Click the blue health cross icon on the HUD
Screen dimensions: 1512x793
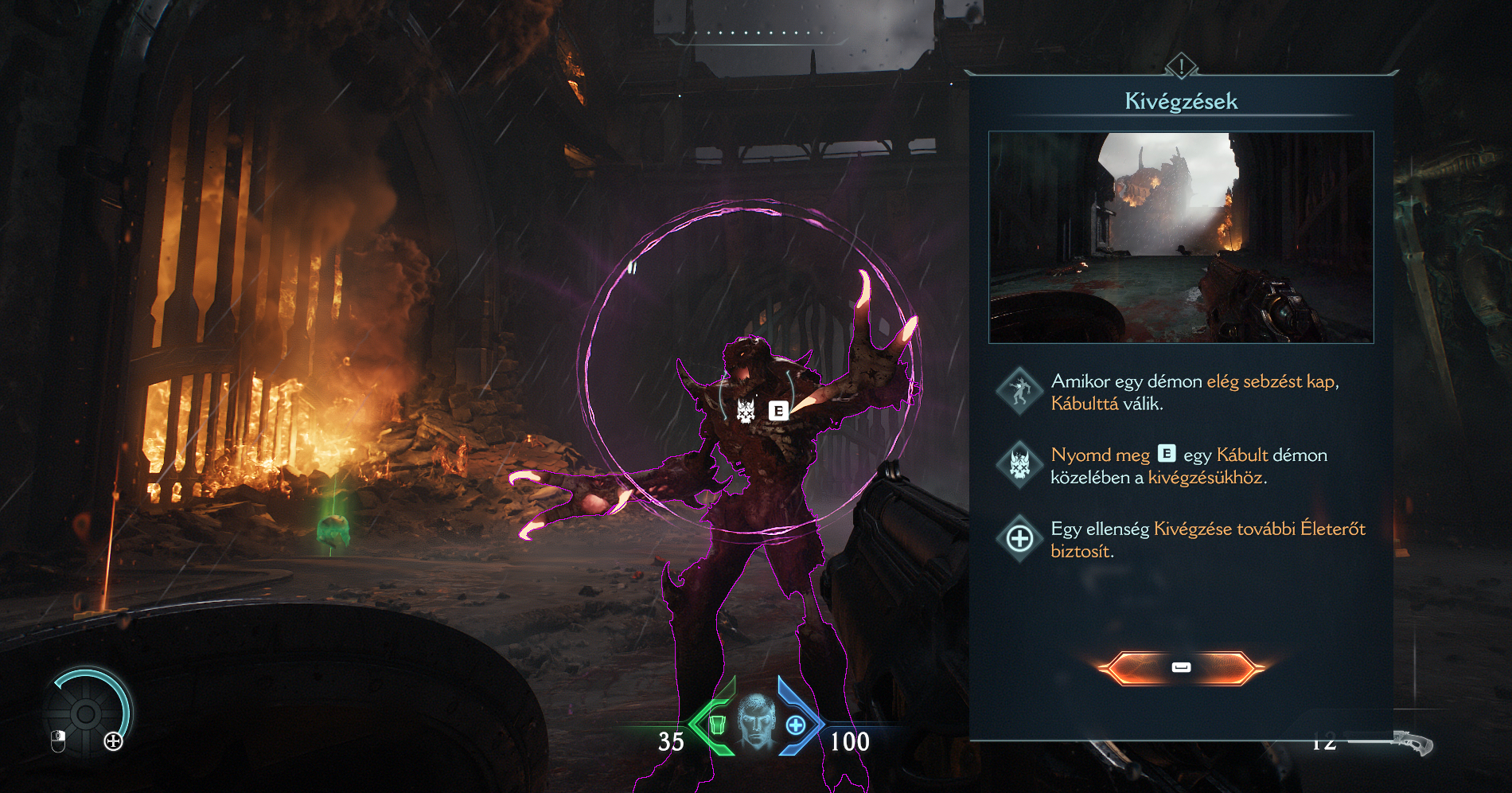click(x=795, y=725)
